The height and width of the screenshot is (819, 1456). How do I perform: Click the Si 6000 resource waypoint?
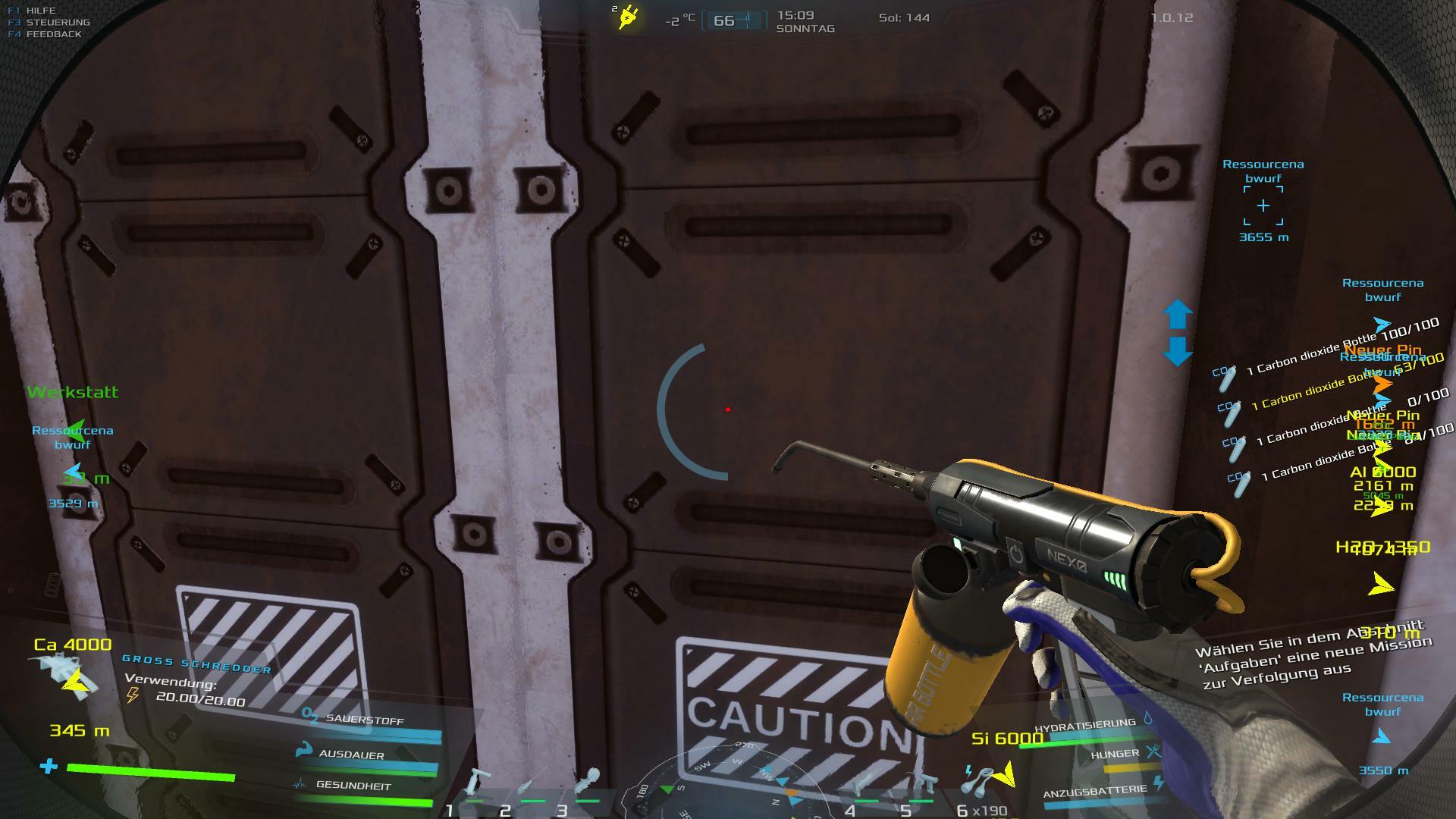click(x=1007, y=739)
